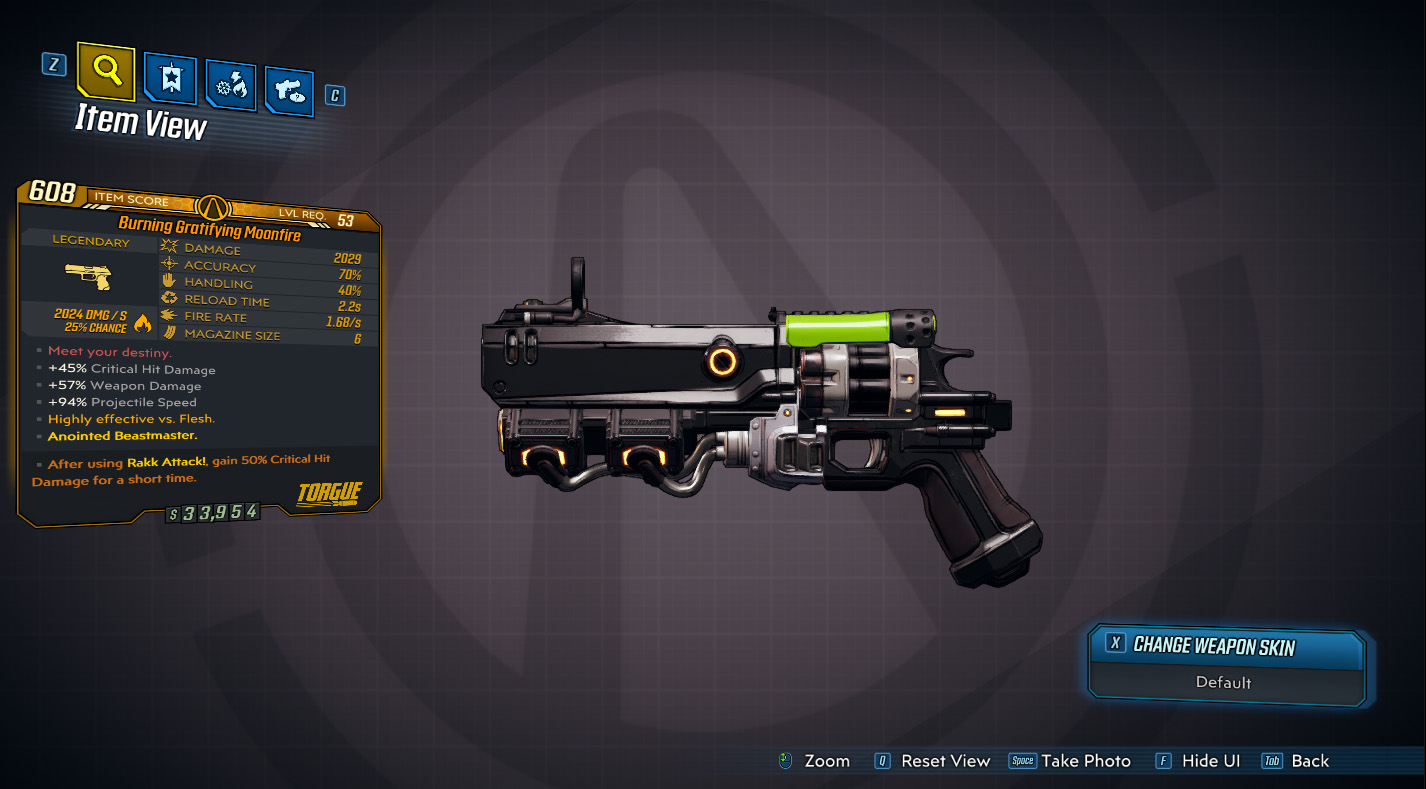Select the Default weapon skin entry
1426x789 pixels.
1226,682
